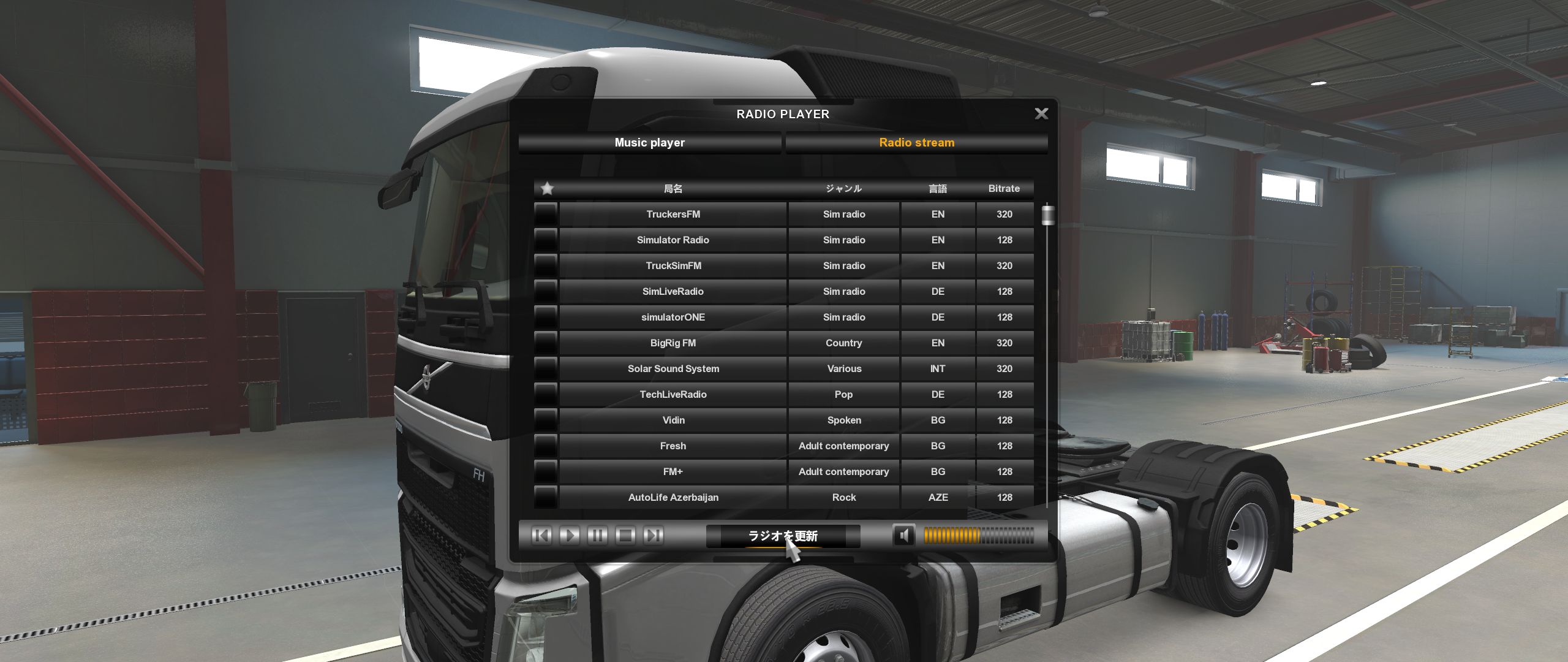Viewport: 1568px width, 662px height.
Task: Pick the TruckSimFM station
Action: click(673, 266)
